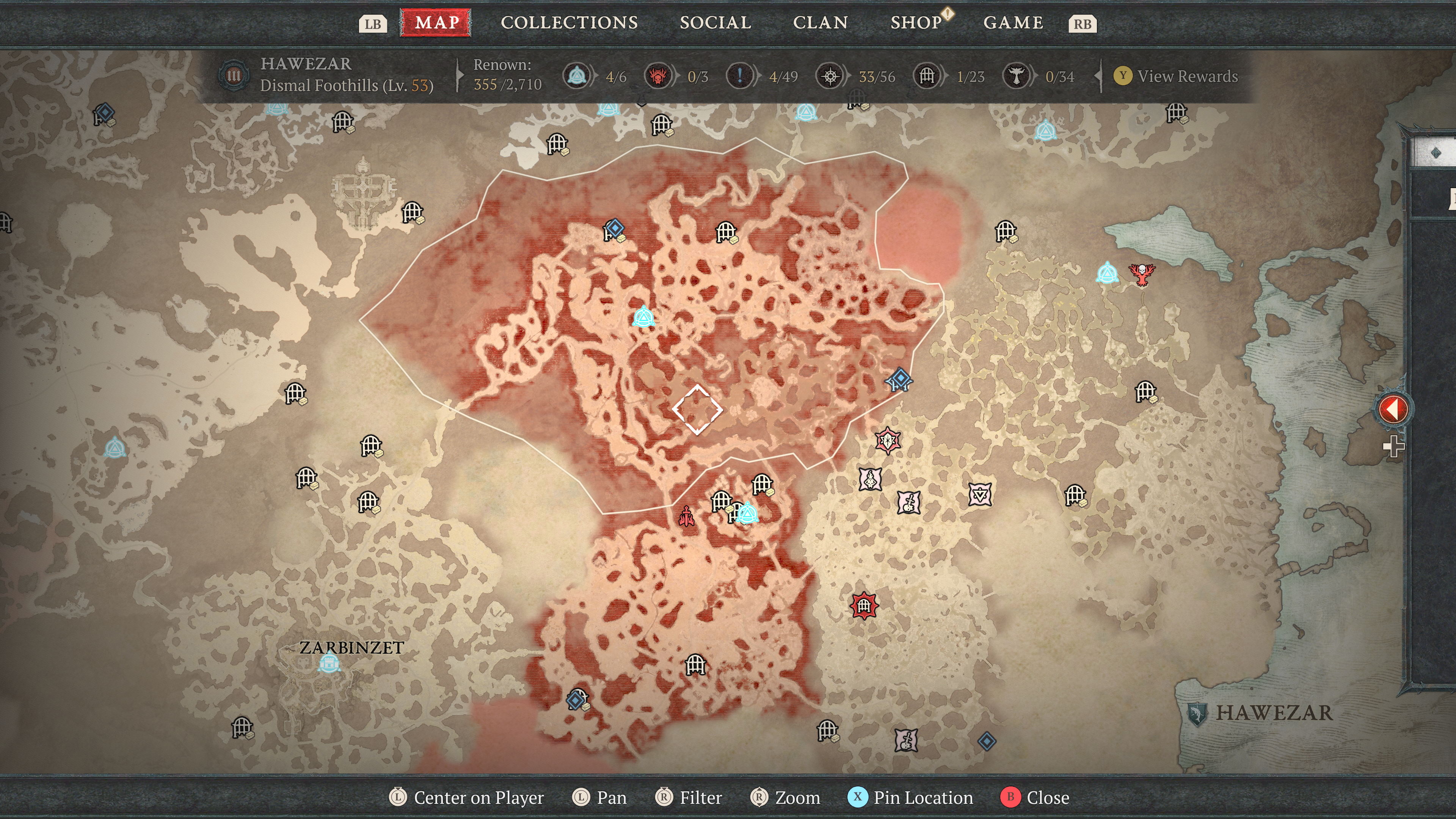Select the red spiked dungeon marker
Image resolution: width=1456 pixels, height=819 pixels.
point(864,606)
